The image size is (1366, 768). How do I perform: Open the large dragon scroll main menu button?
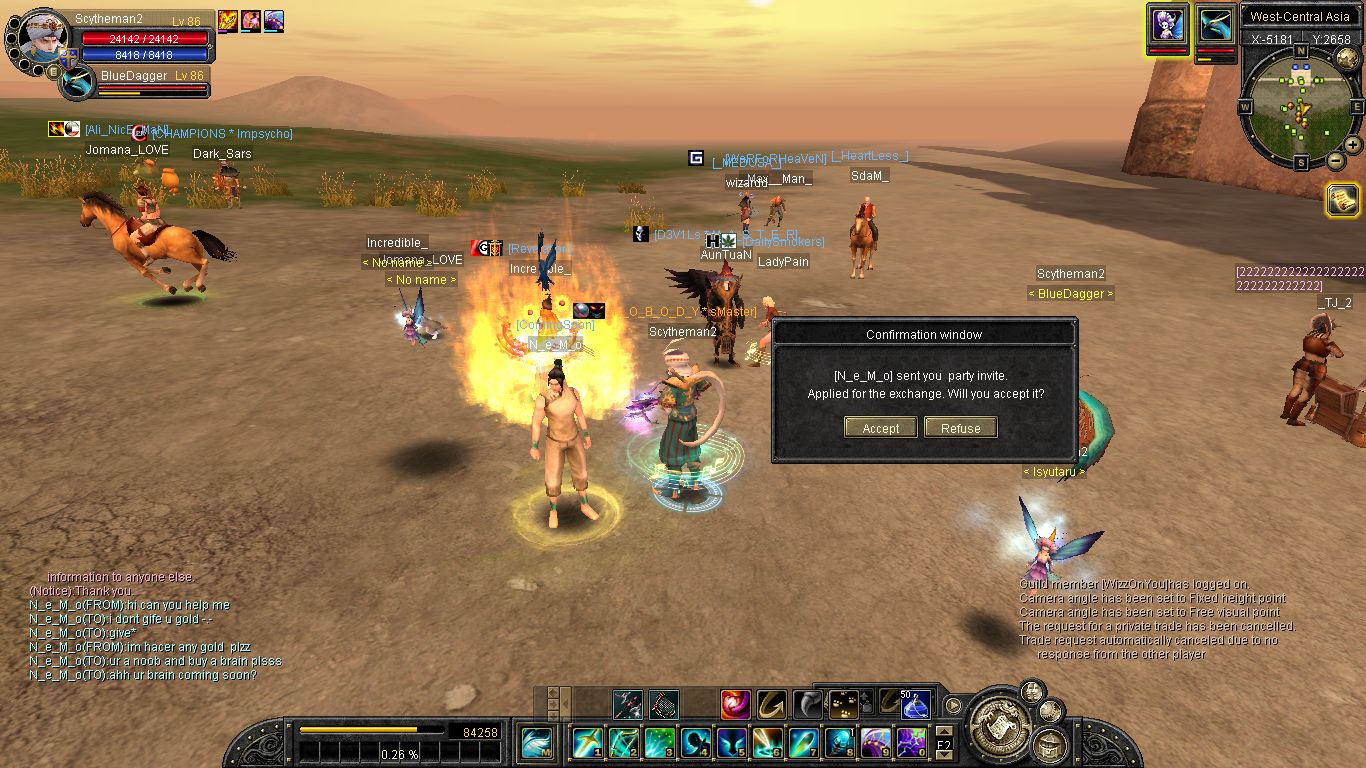pos(996,724)
